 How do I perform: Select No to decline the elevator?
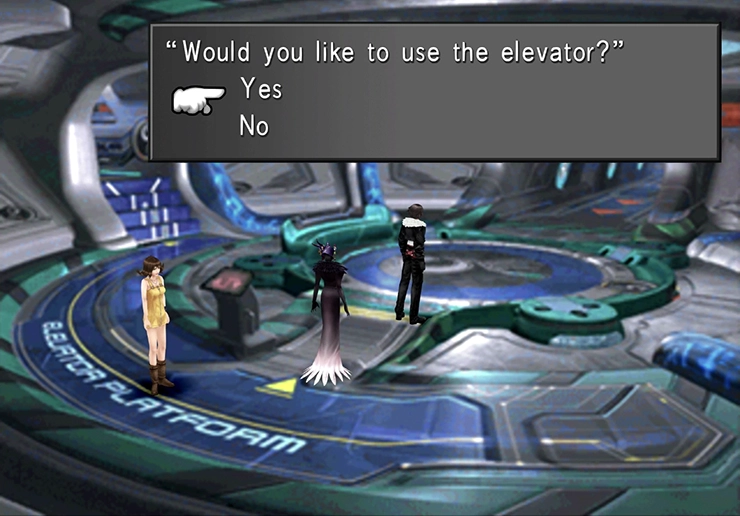coord(254,127)
